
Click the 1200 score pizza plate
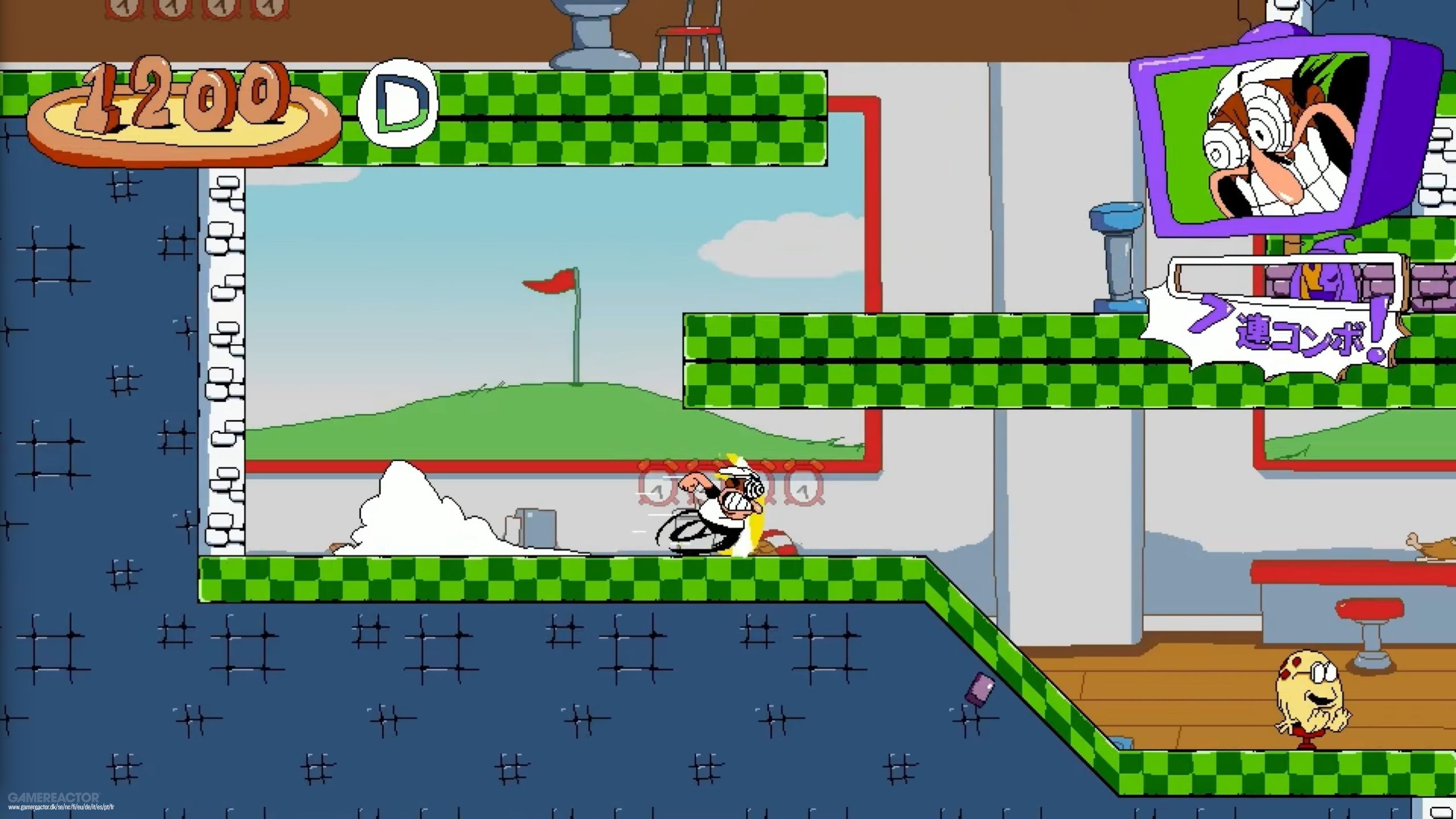182,114
